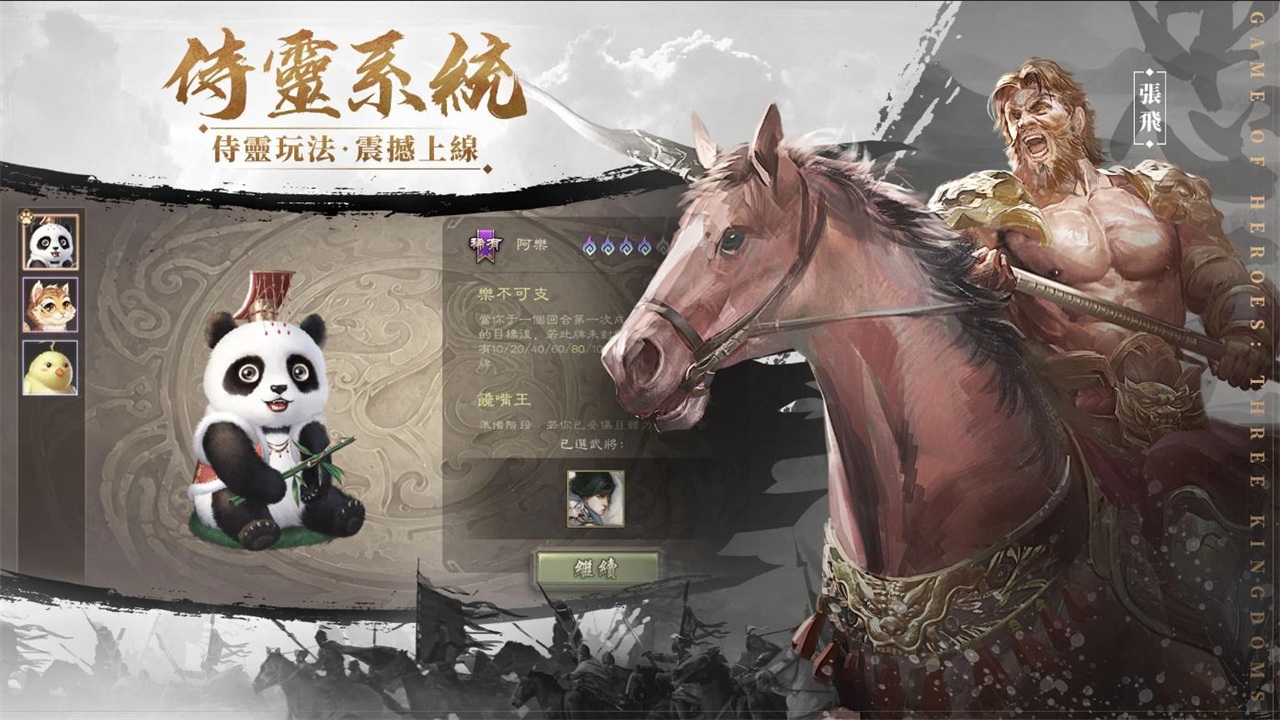Click the last flame icon in the row
1280x720 pixels.
(662, 245)
